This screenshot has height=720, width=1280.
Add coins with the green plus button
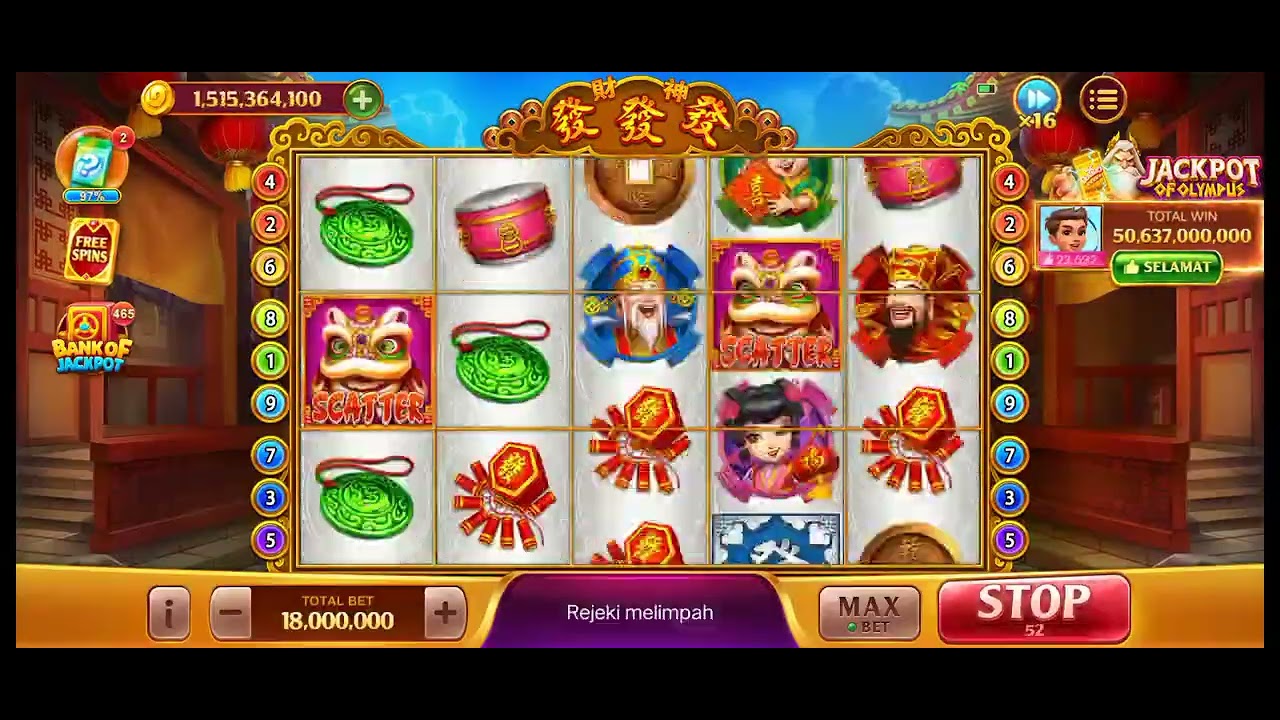coord(362,99)
